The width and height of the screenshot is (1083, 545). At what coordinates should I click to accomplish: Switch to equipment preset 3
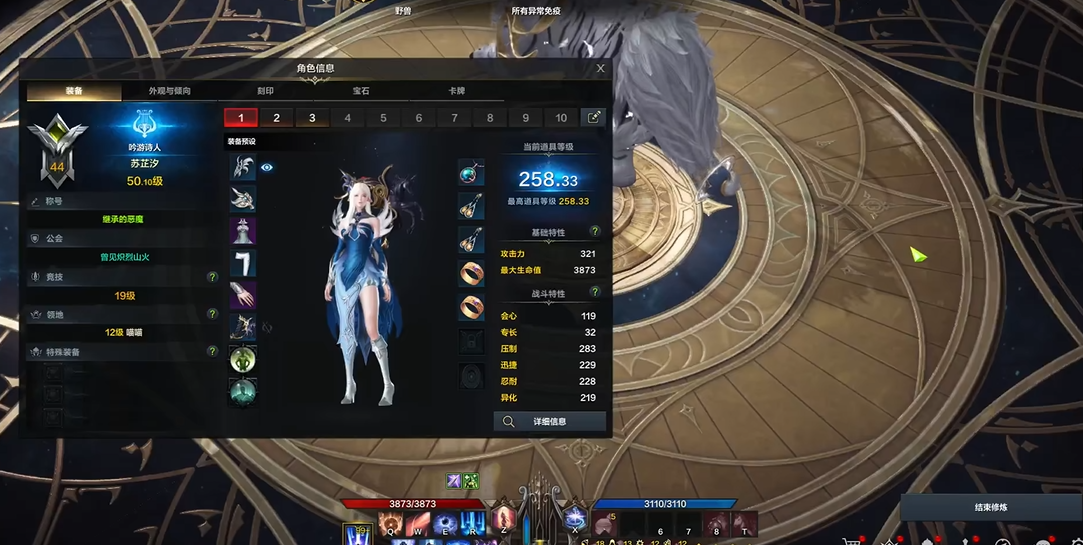tap(312, 118)
